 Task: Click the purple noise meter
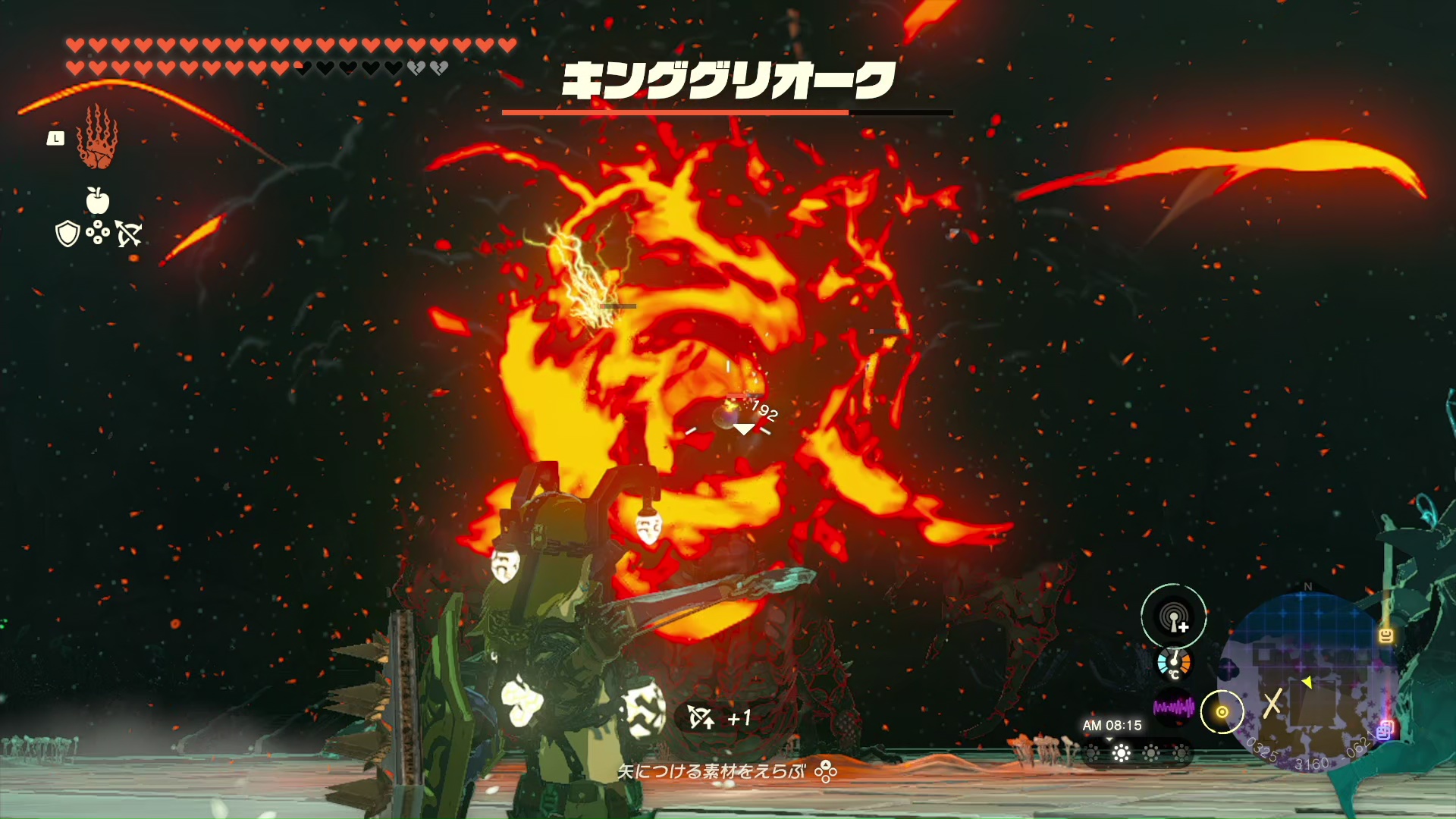pyautogui.click(x=1173, y=708)
